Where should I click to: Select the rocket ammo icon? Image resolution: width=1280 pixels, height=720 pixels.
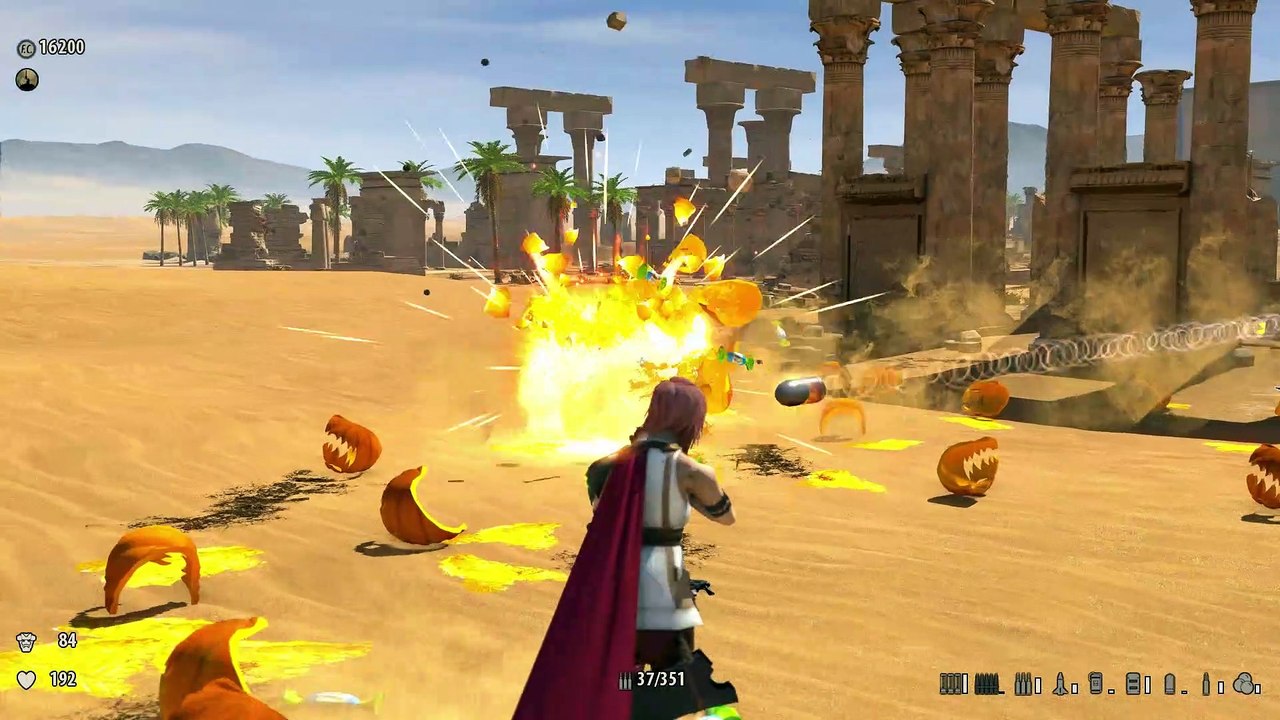pyautogui.click(x=1060, y=683)
